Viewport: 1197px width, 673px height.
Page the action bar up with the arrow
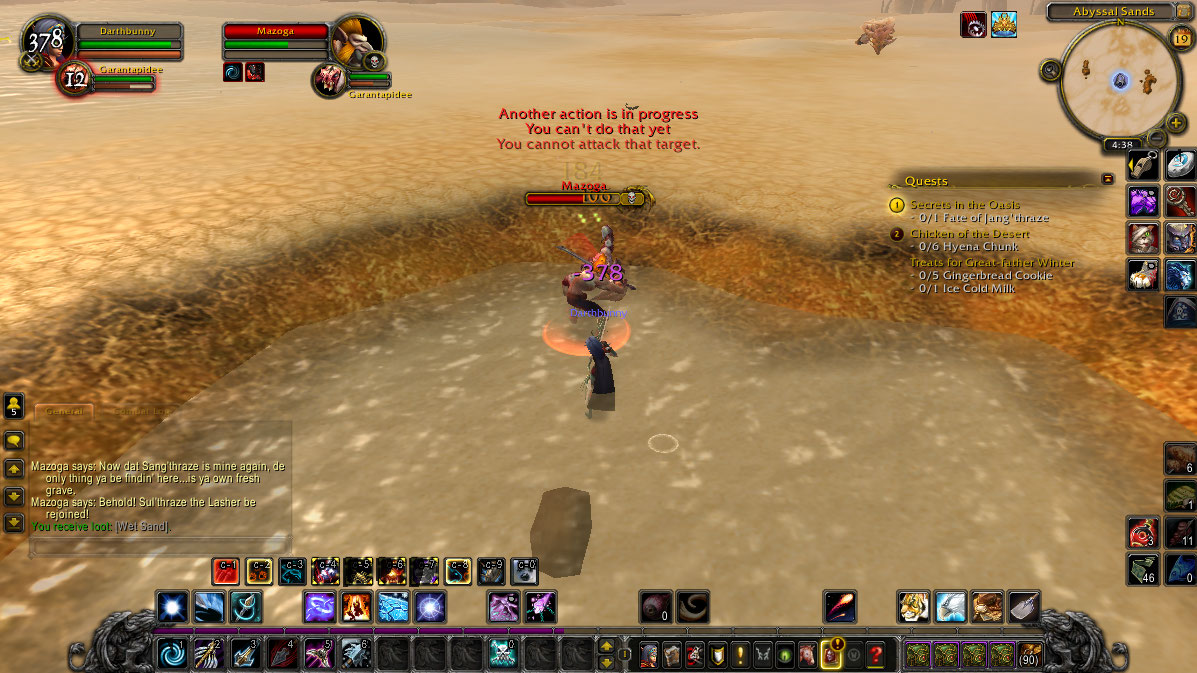point(606,646)
